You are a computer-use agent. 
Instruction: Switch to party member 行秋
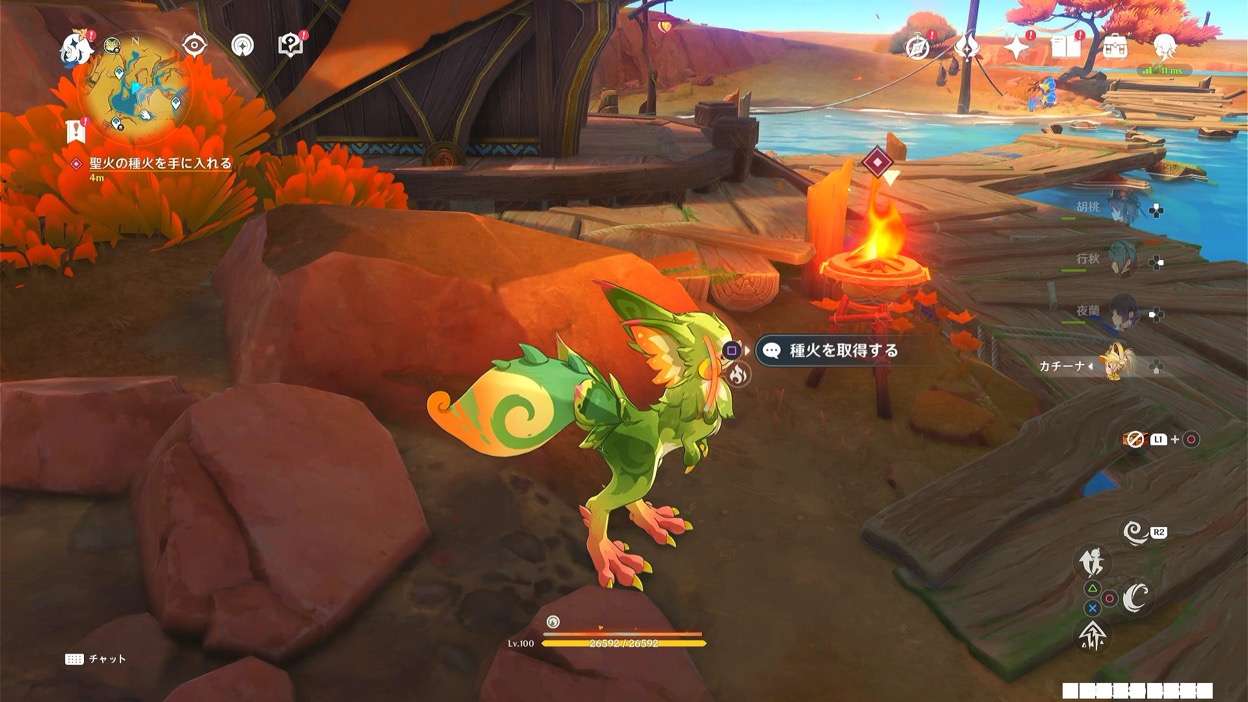point(1122,260)
